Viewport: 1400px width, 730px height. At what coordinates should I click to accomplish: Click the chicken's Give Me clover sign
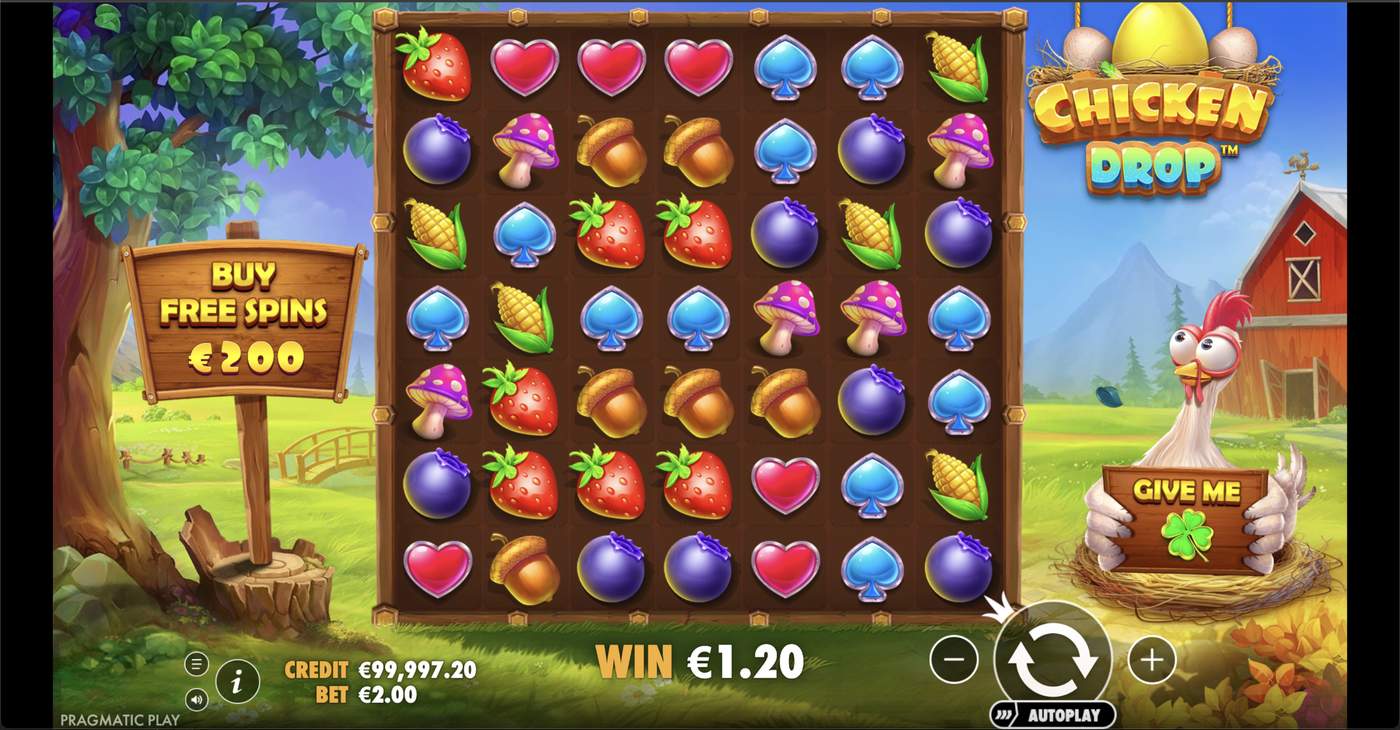pos(1186,518)
